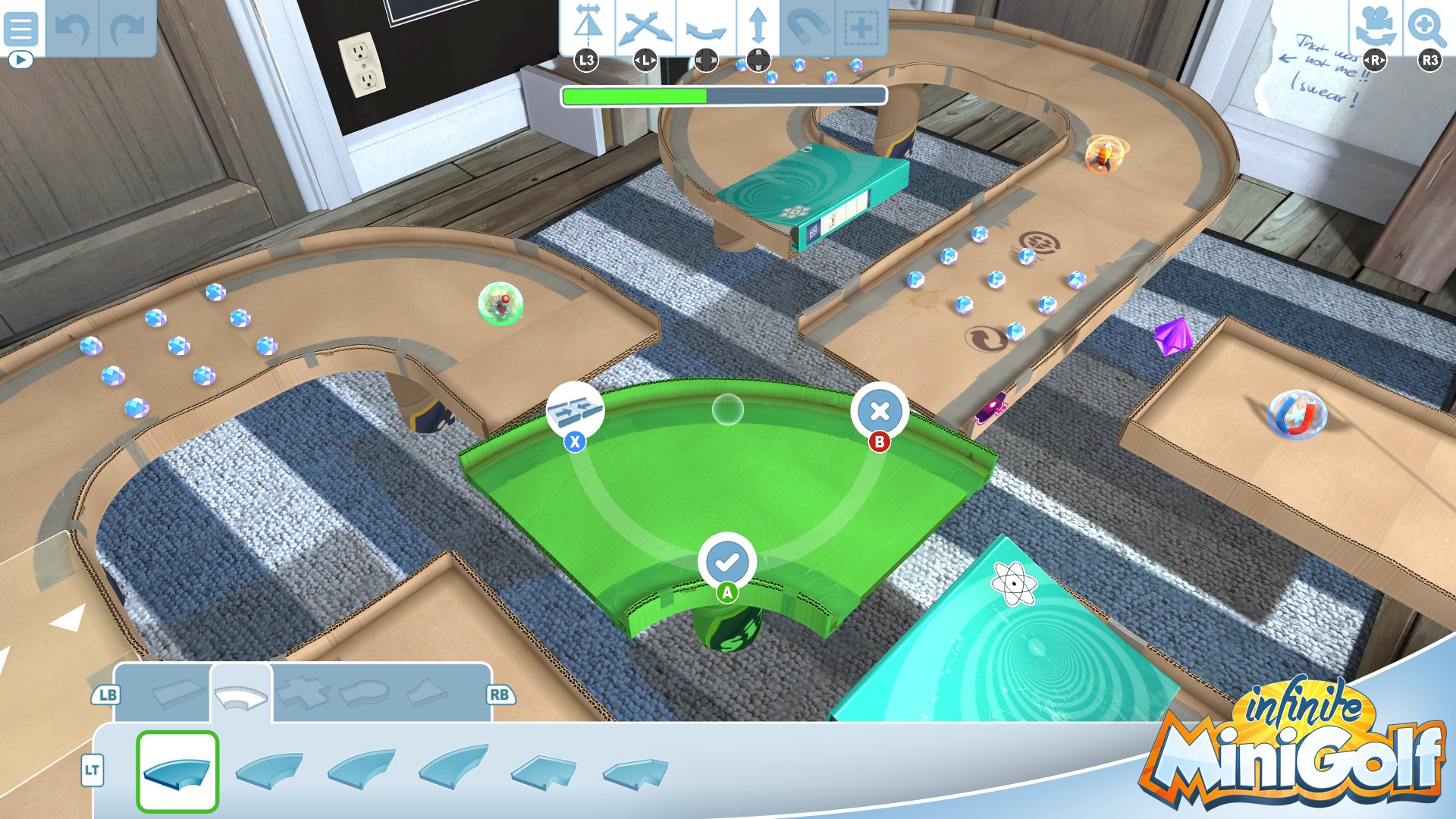Select the rotate piece curved-arrow tool

[x=707, y=29]
